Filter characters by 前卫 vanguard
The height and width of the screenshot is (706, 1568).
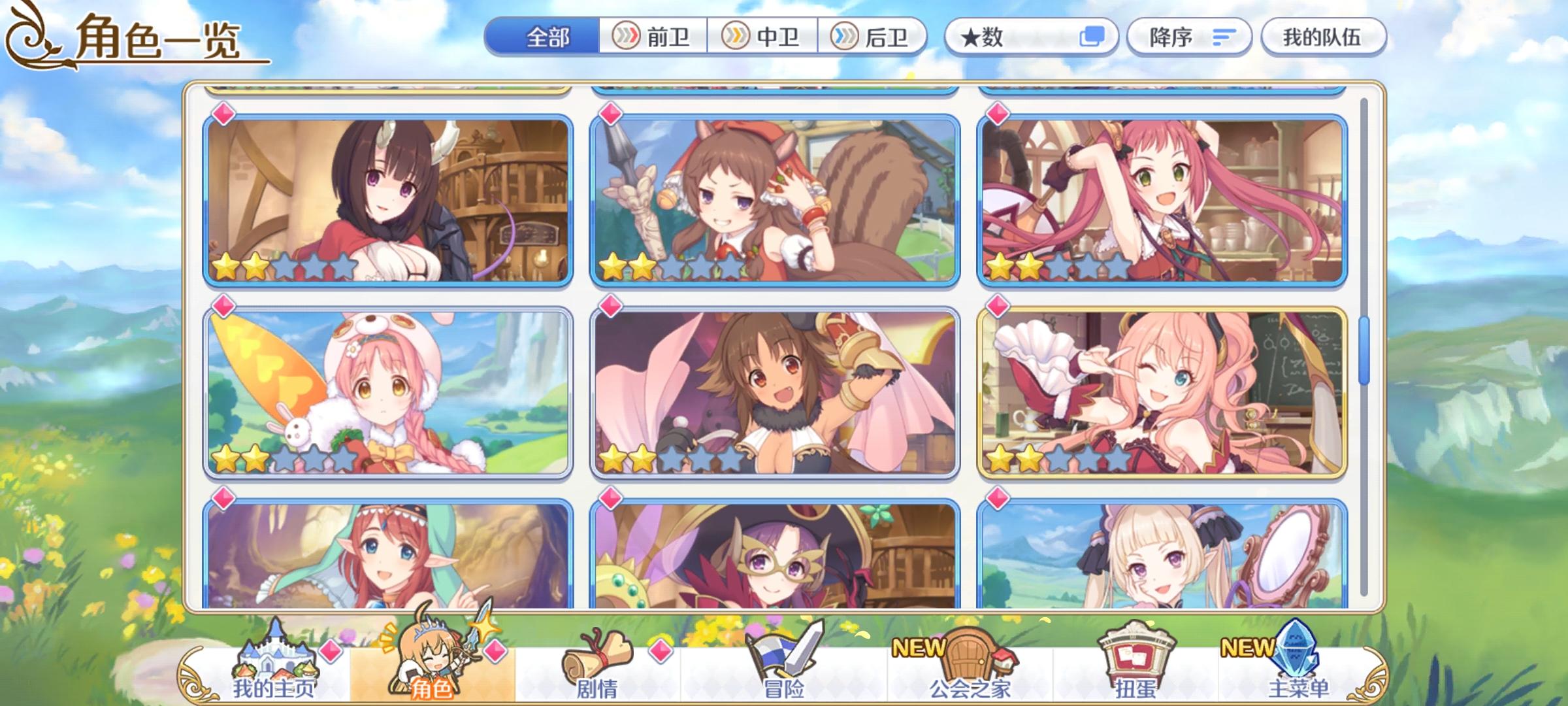tap(653, 37)
